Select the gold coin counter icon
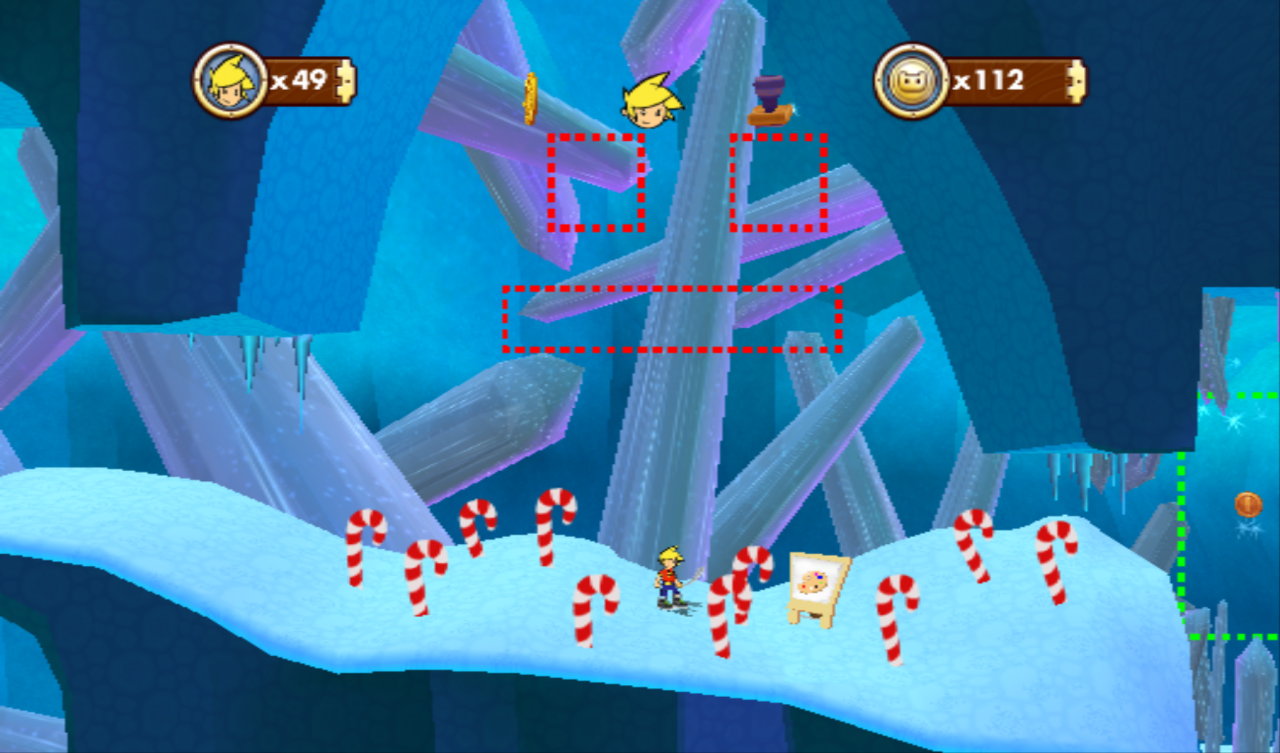The width and height of the screenshot is (1280, 753). click(910, 81)
